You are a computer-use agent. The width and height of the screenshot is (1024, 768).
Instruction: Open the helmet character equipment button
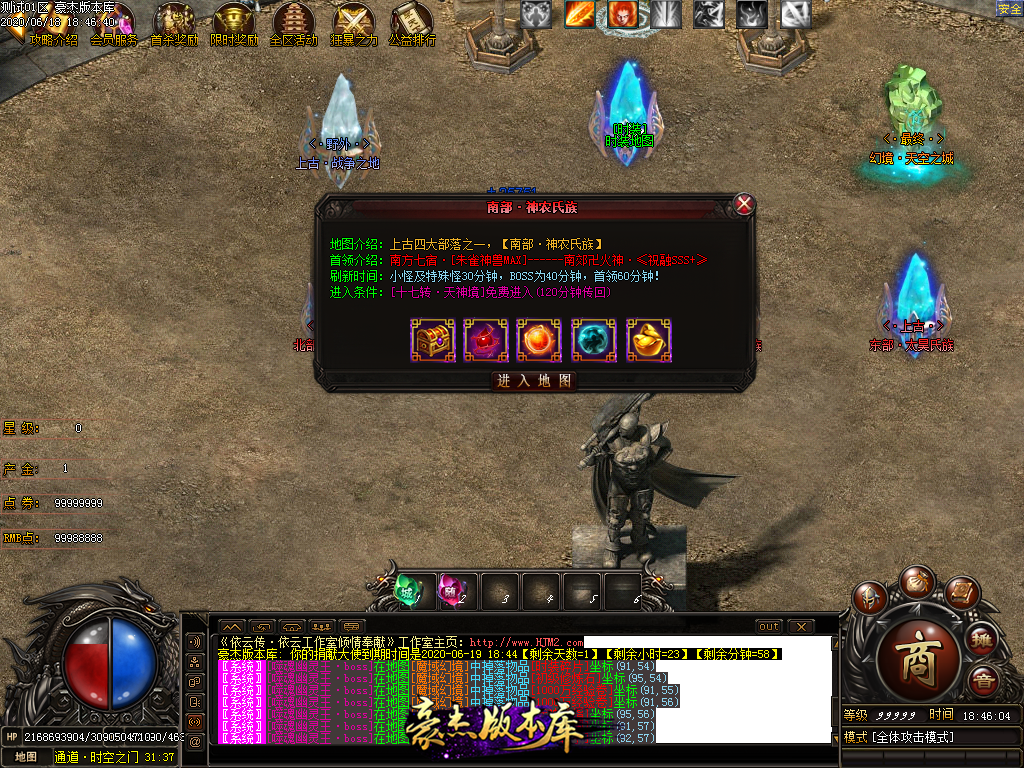click(x=869, y=598)
